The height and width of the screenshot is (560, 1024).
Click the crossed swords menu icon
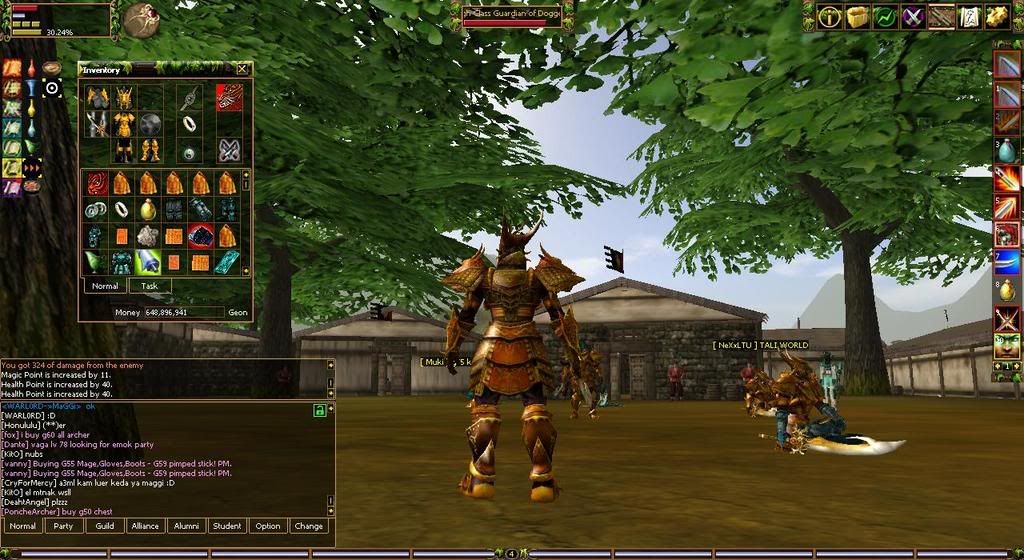click(x=912, y=16)
